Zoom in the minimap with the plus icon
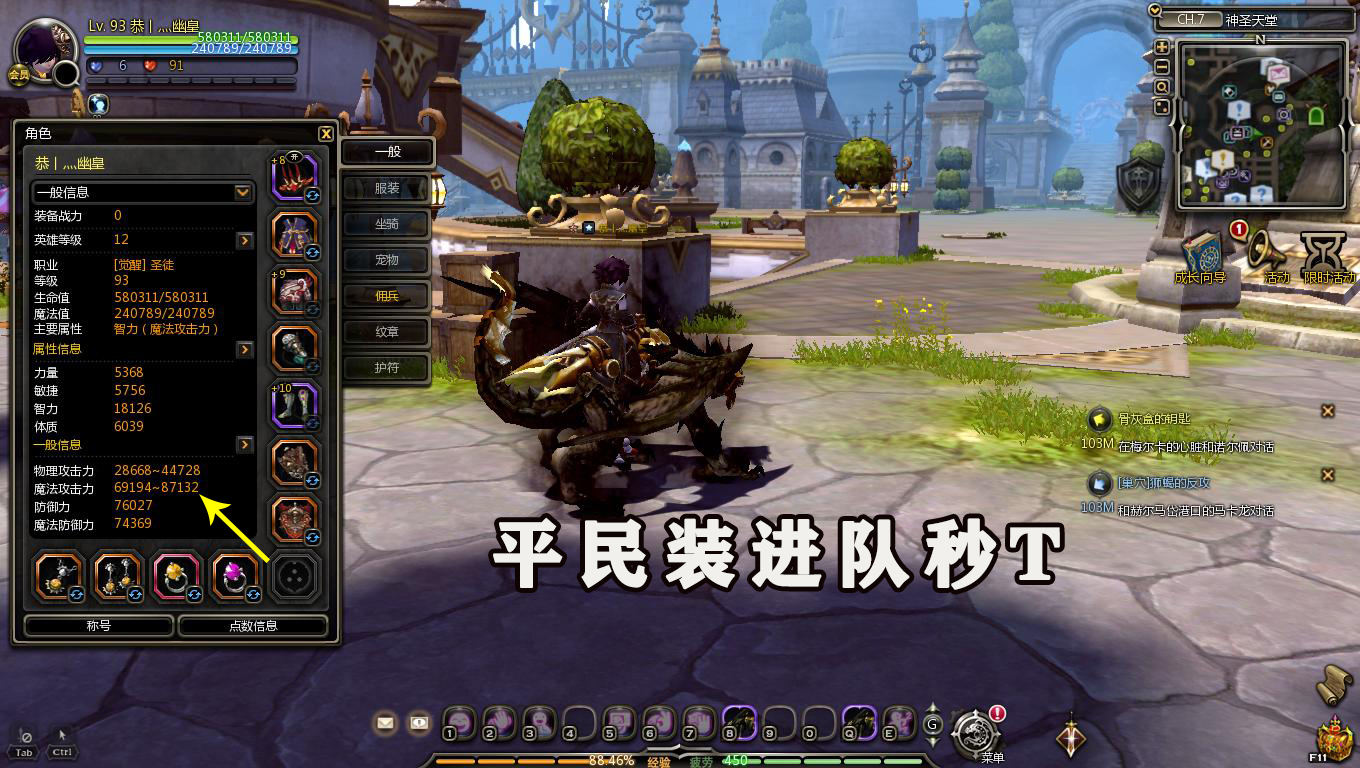 (1162, 47)
